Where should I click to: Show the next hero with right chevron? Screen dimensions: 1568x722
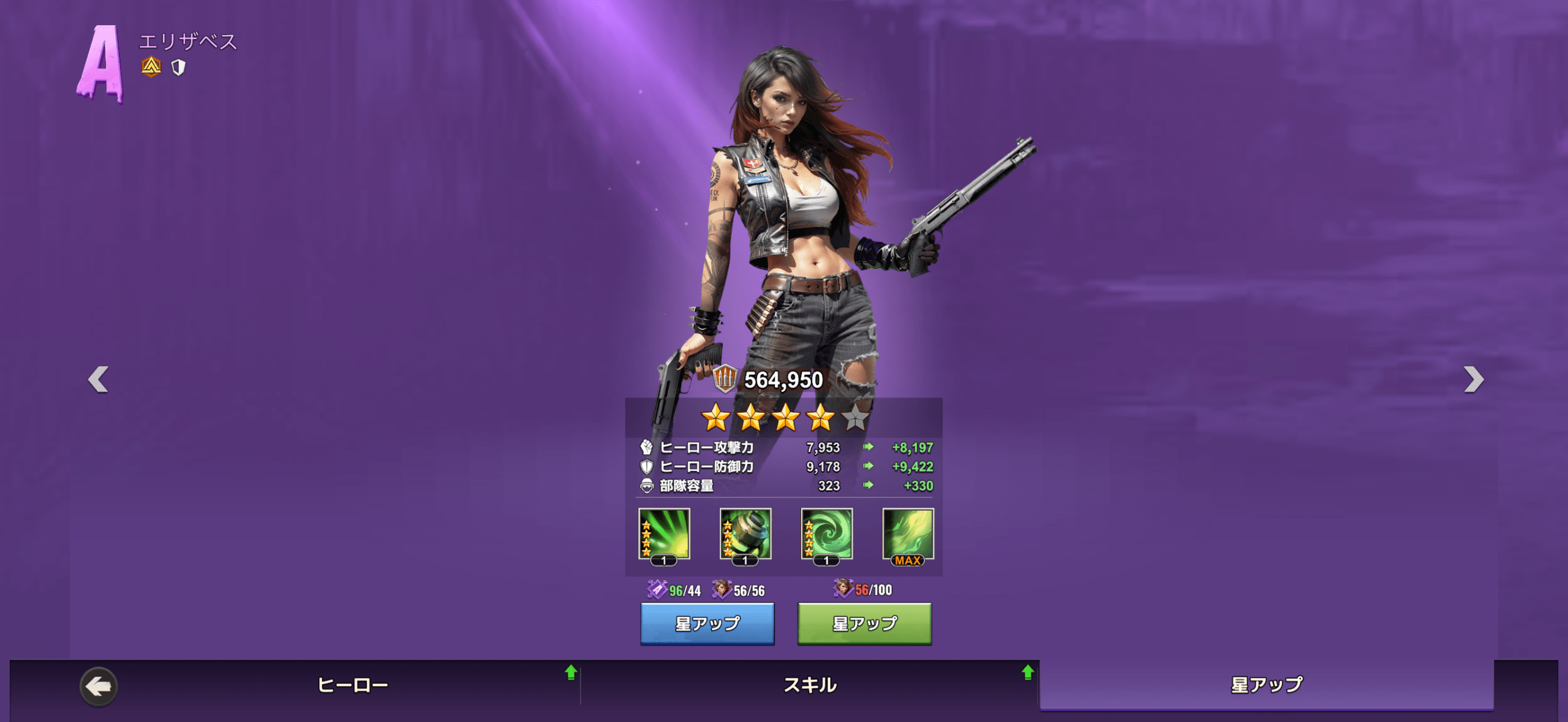(1473, 379)
